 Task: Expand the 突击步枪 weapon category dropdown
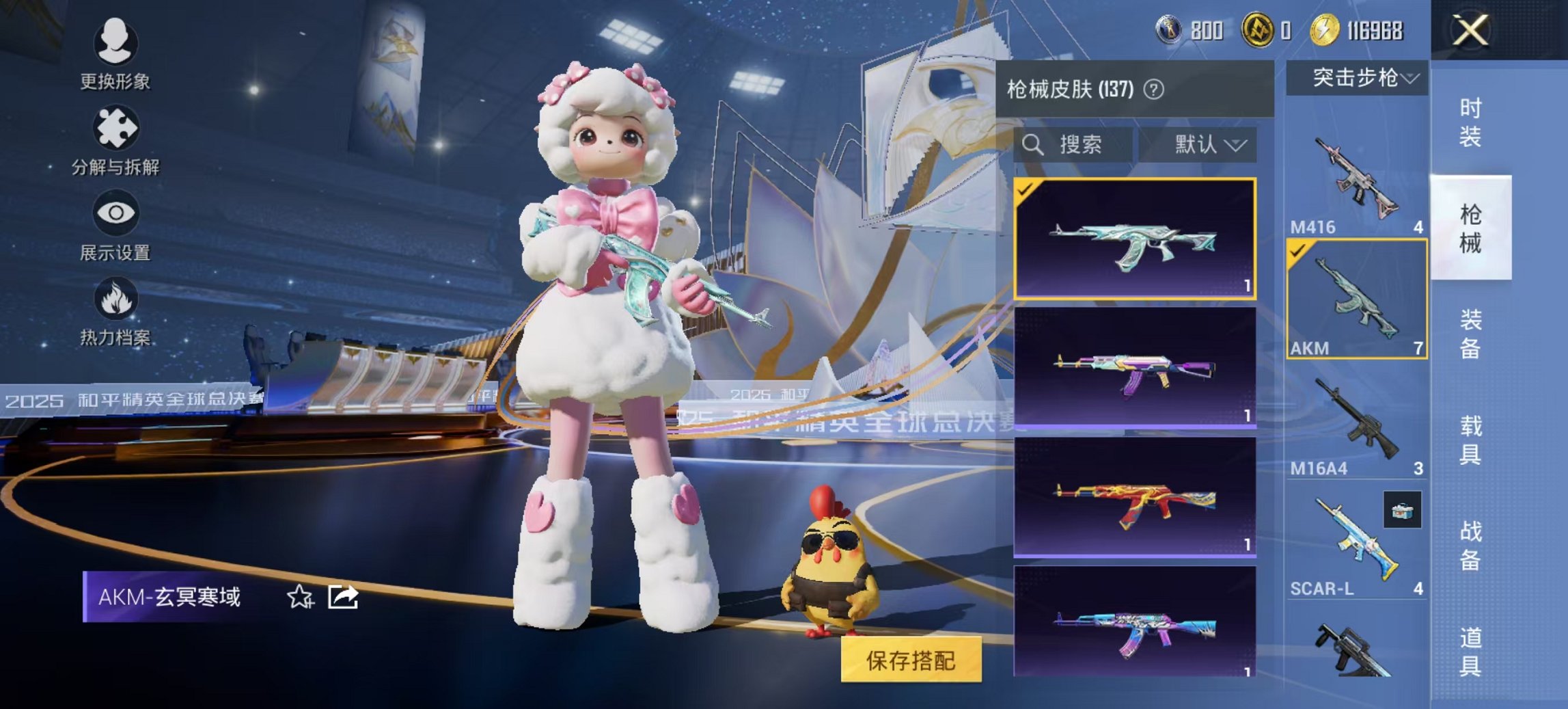pos(1360,78)
